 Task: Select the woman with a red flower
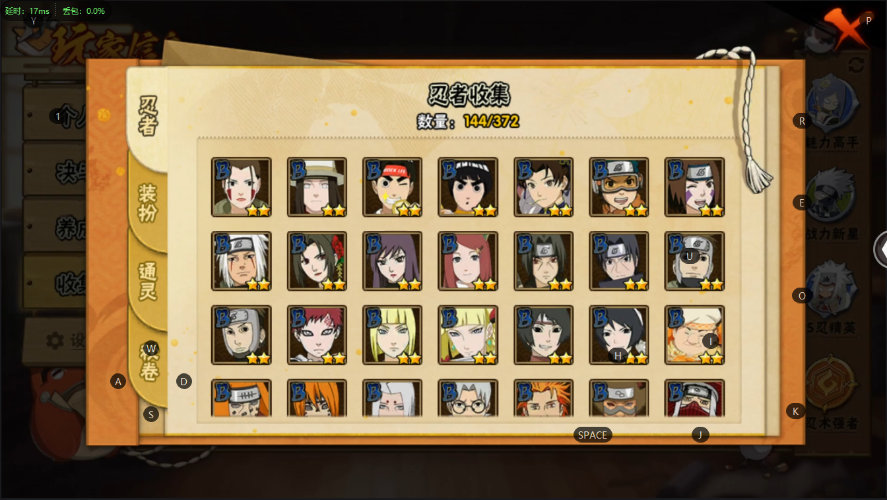tap(317, 261)
